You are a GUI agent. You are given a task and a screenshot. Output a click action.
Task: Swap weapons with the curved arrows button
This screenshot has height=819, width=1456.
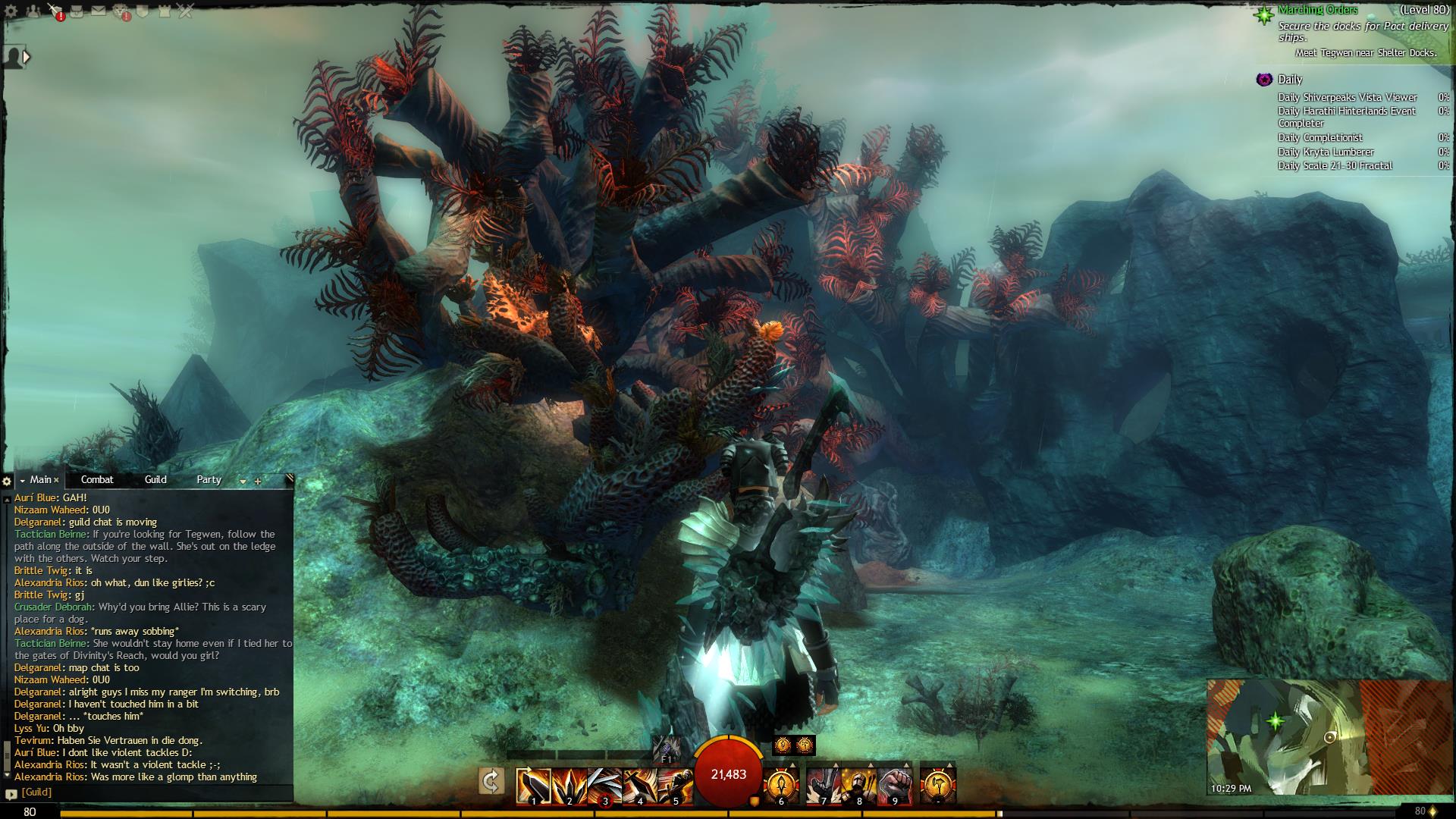point(491,781)
